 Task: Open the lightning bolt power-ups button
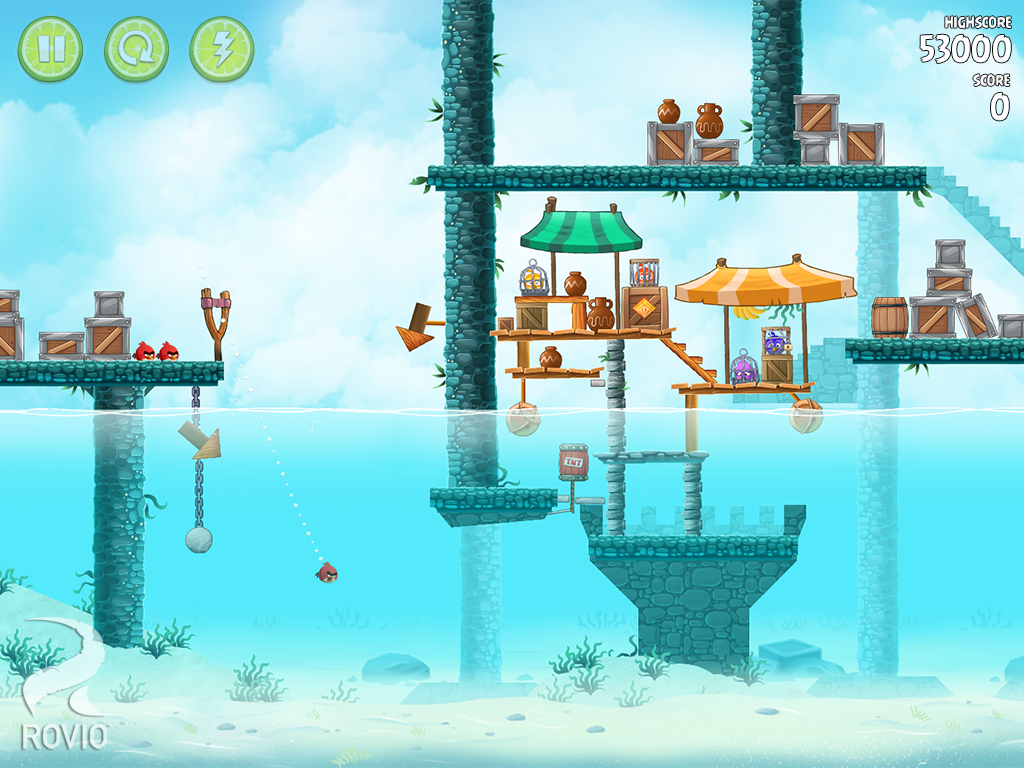[222, 49]
